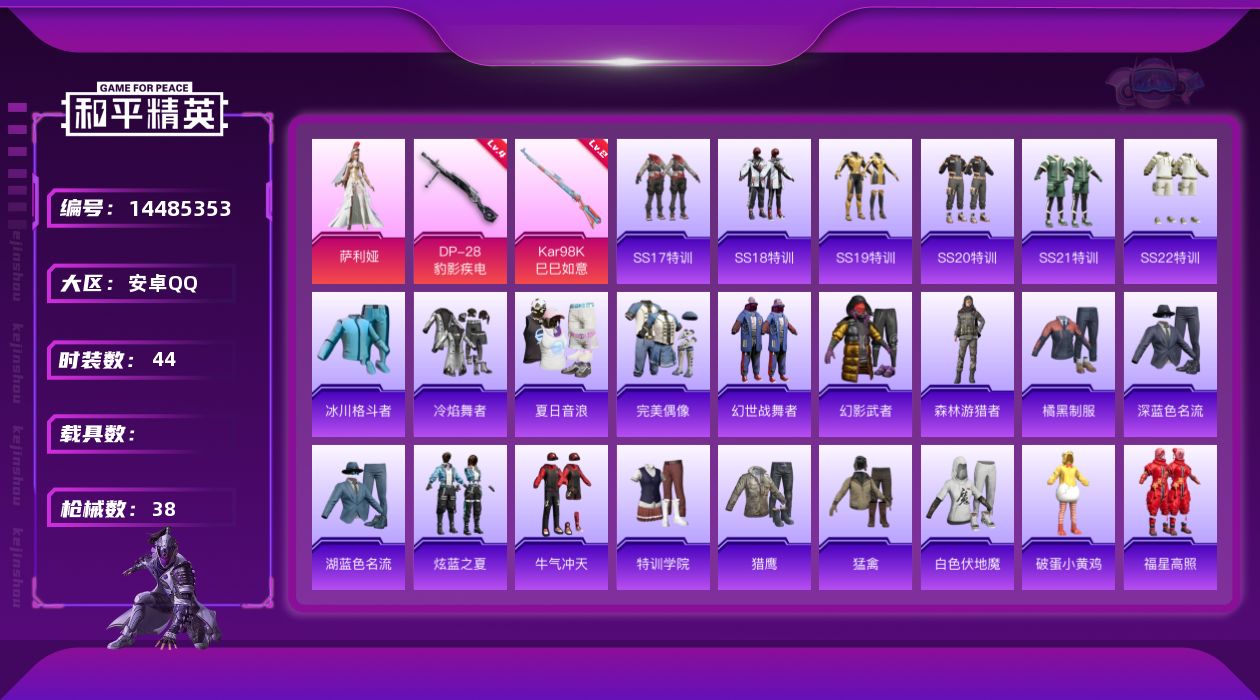Select the 冰川格斗者 outfit tile
This screenshot has height=700, width=1260.
tap(358, 363)
